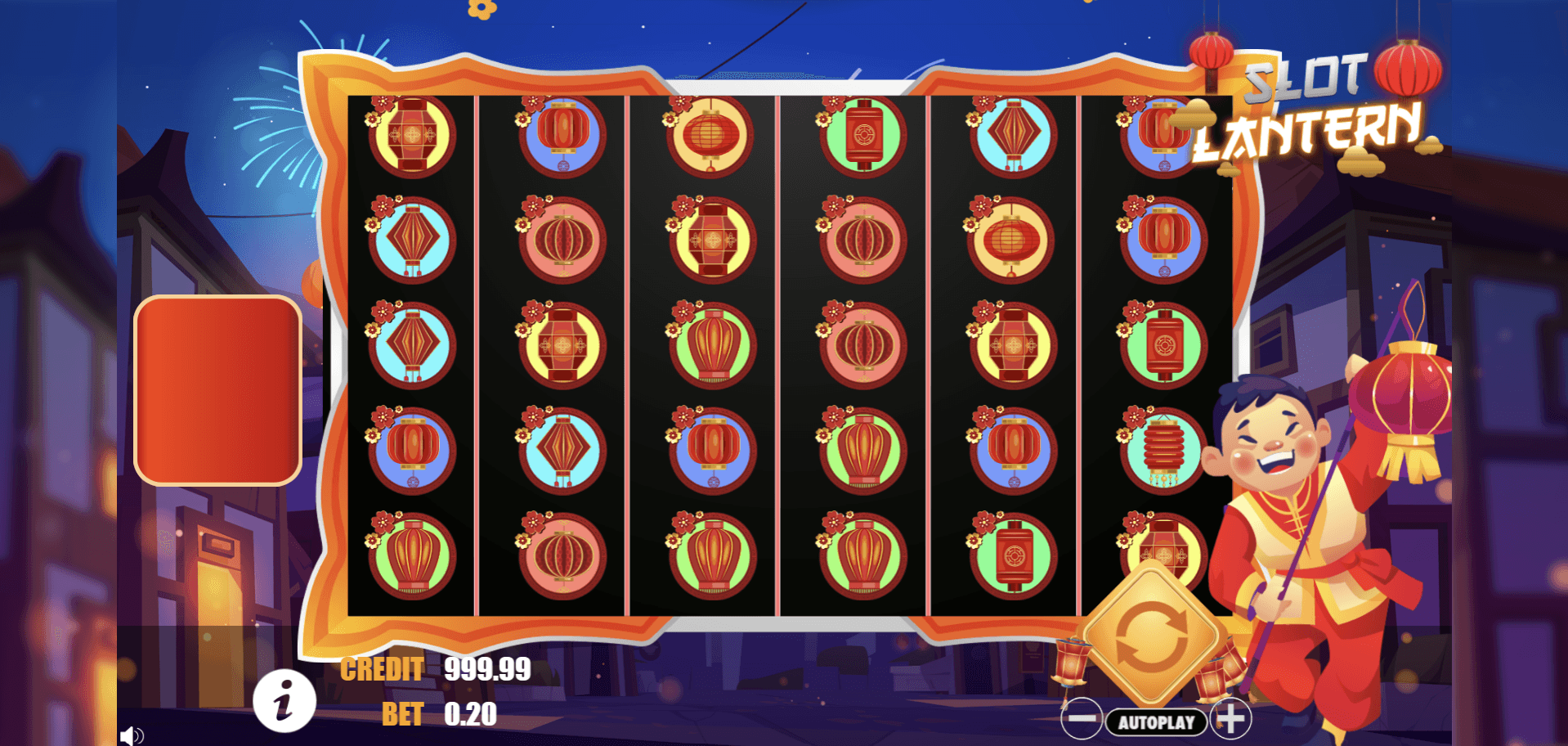Toggle automatic spins with the Autoplay button
This screenshot has width=1568, height=746.
(x=1157, y=722)
